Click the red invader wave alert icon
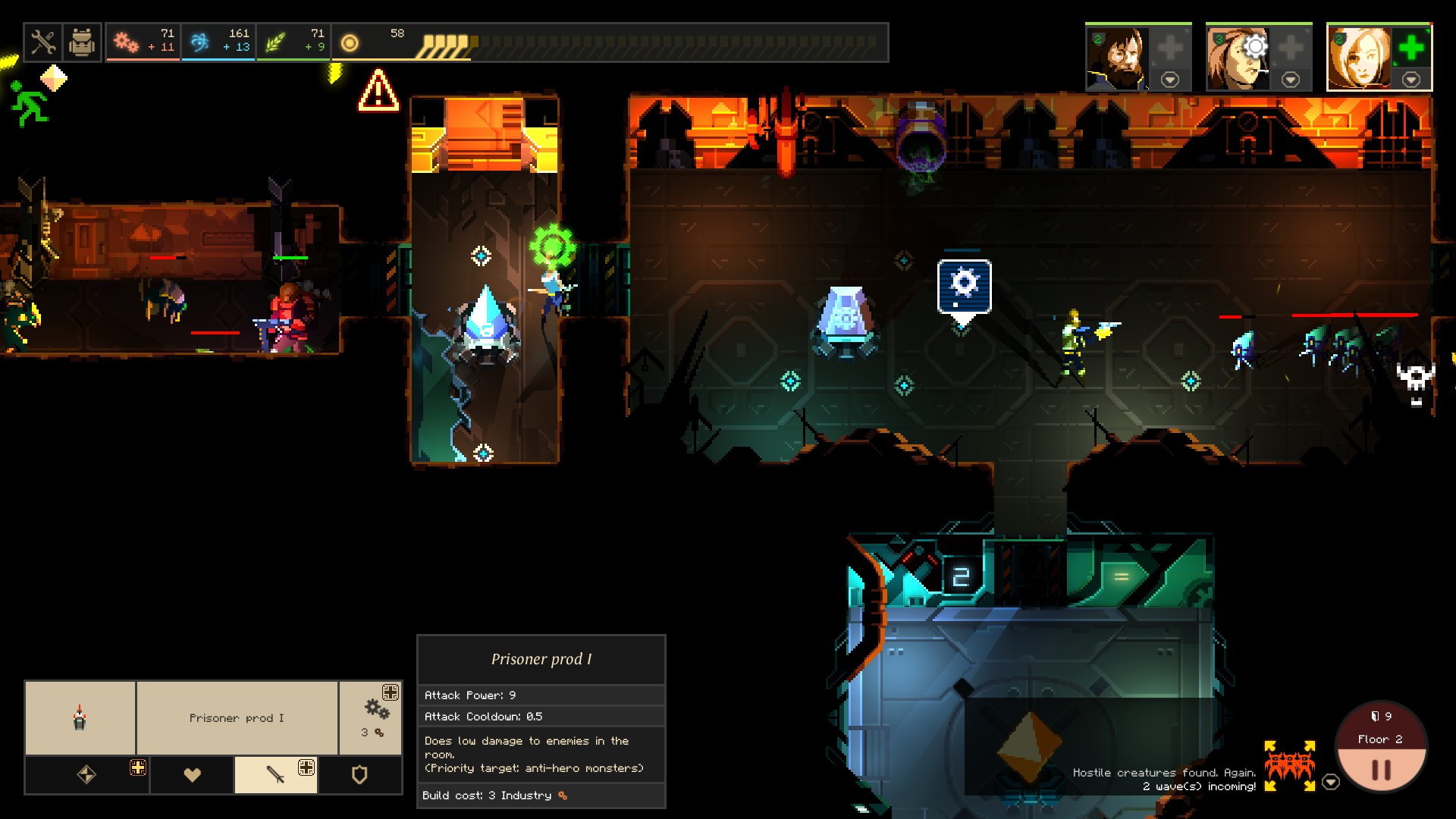Viewport: 1456px width, 819px height. tap(1289, 765)
